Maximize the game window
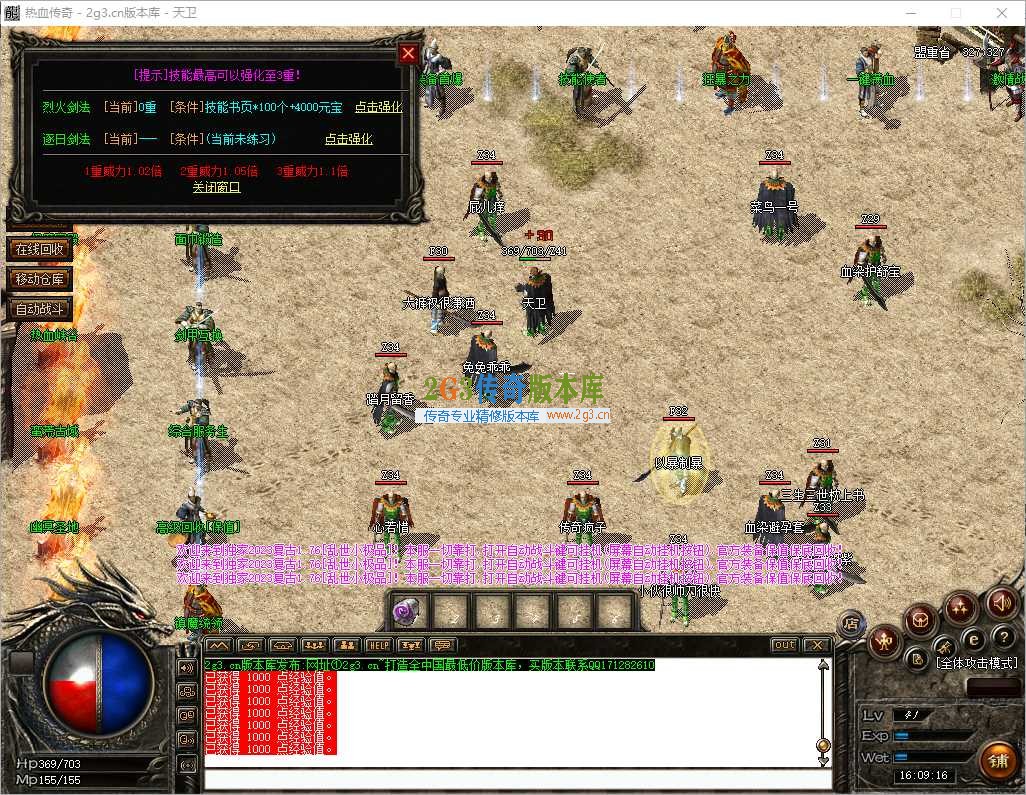1026x795 pixels. click(955, 13)
